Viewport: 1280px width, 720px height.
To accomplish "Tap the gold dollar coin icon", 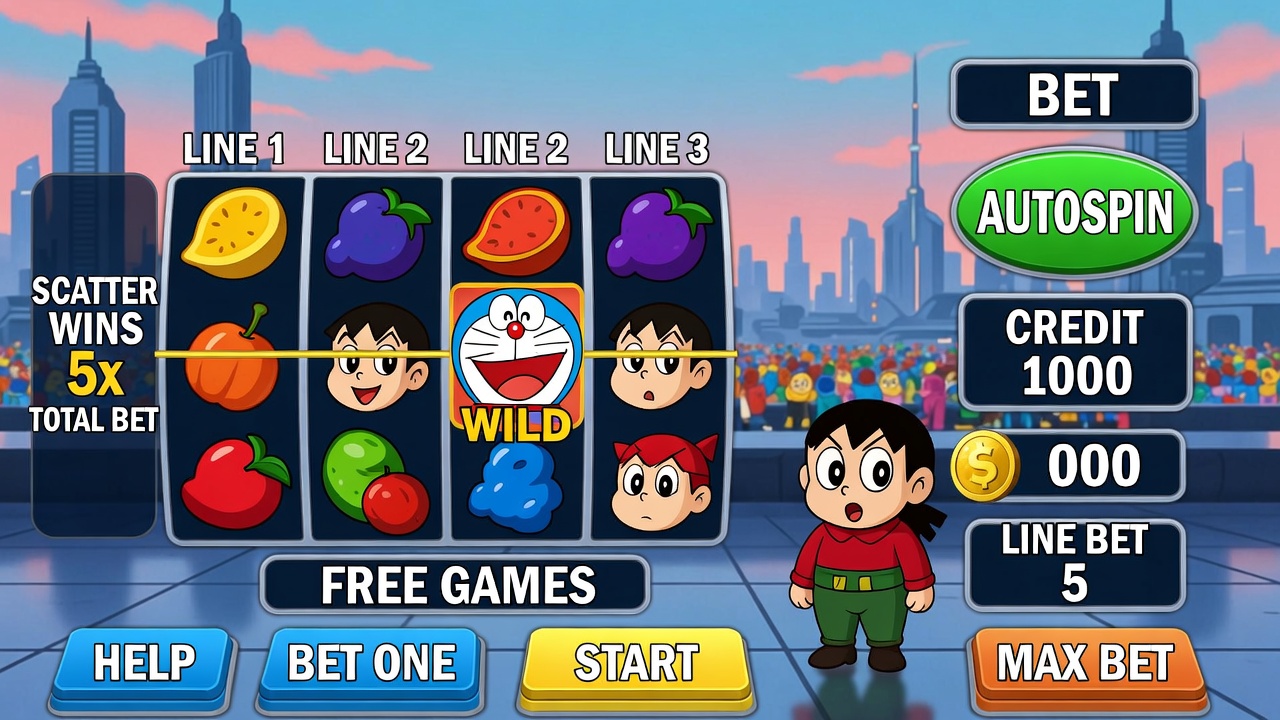I will click(x=984, y=466).
